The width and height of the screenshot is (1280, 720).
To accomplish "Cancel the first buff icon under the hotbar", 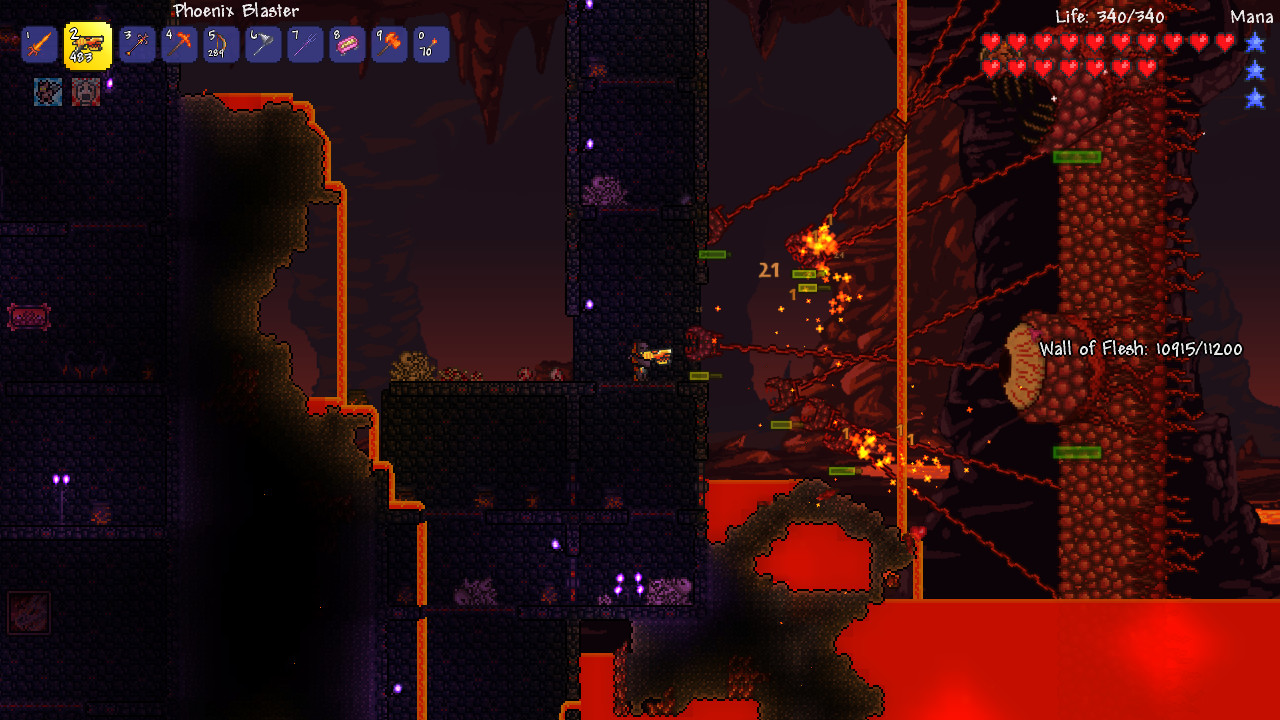I will [x=48, y=91].
